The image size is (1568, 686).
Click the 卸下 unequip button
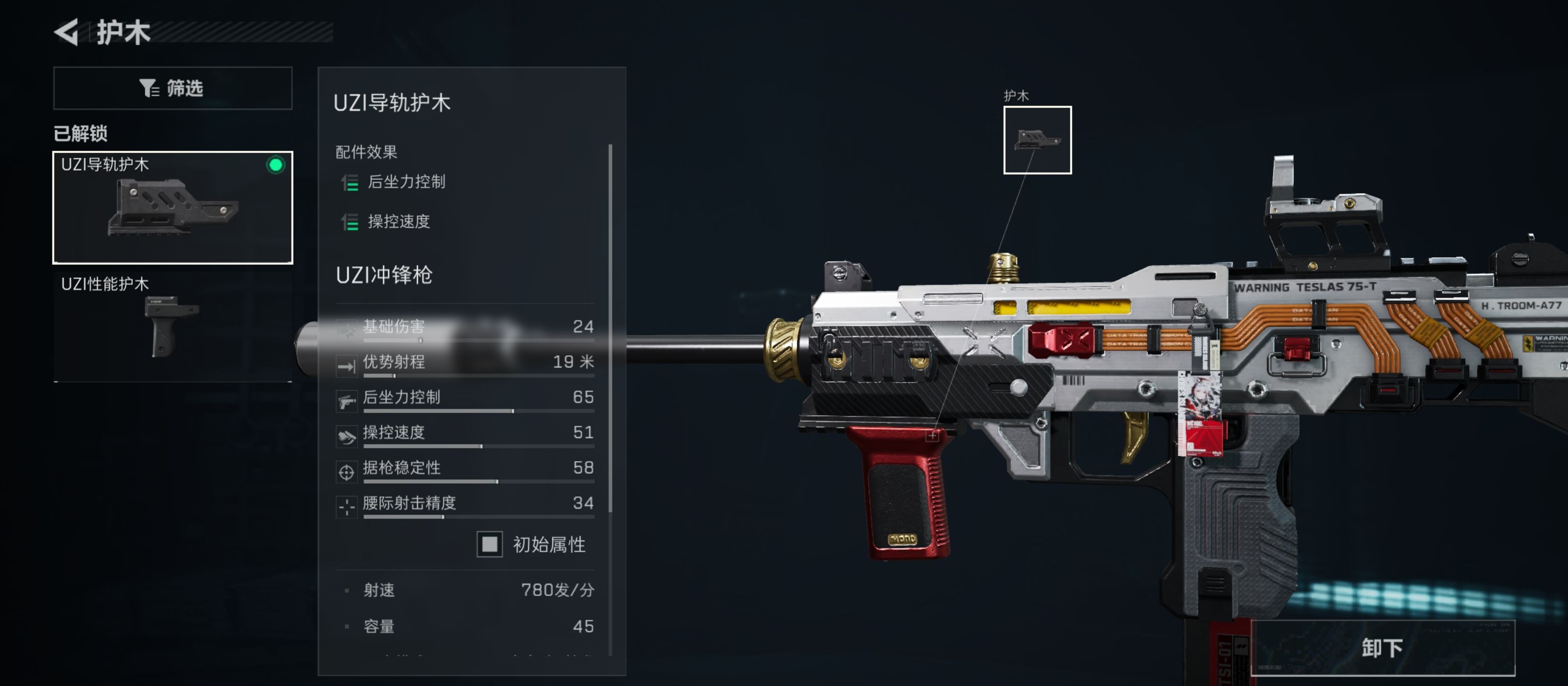click(x=1382, y=648)
